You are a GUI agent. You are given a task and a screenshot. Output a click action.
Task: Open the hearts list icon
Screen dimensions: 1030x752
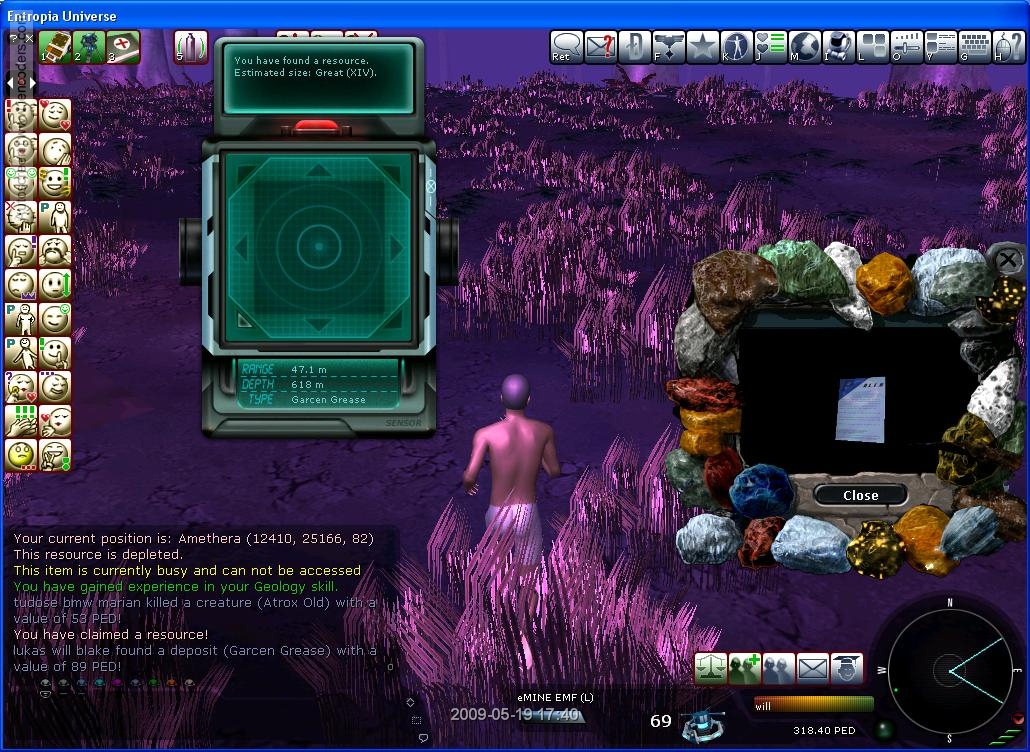(x=771, y=47)
